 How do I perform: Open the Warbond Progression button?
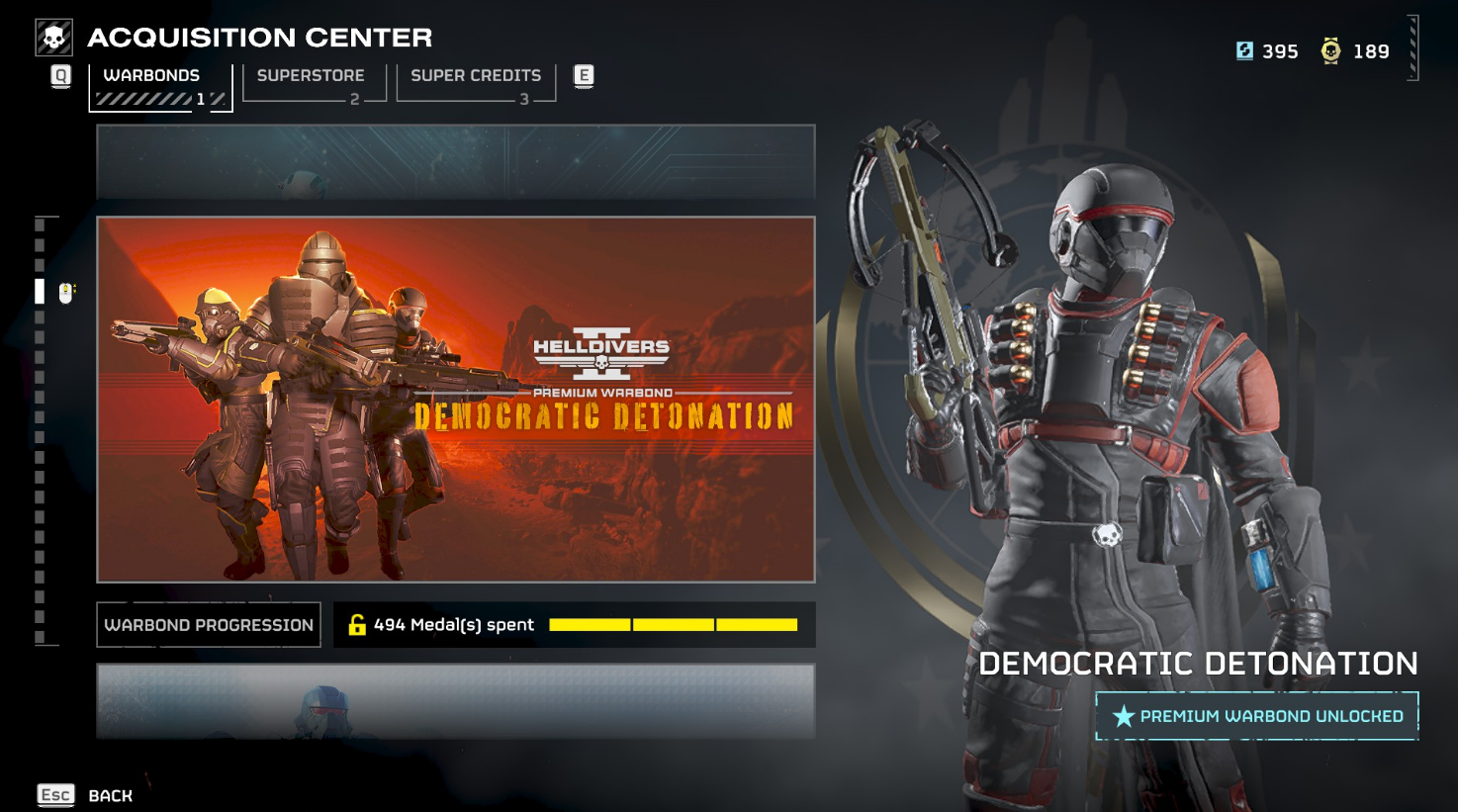pos(209,625)
